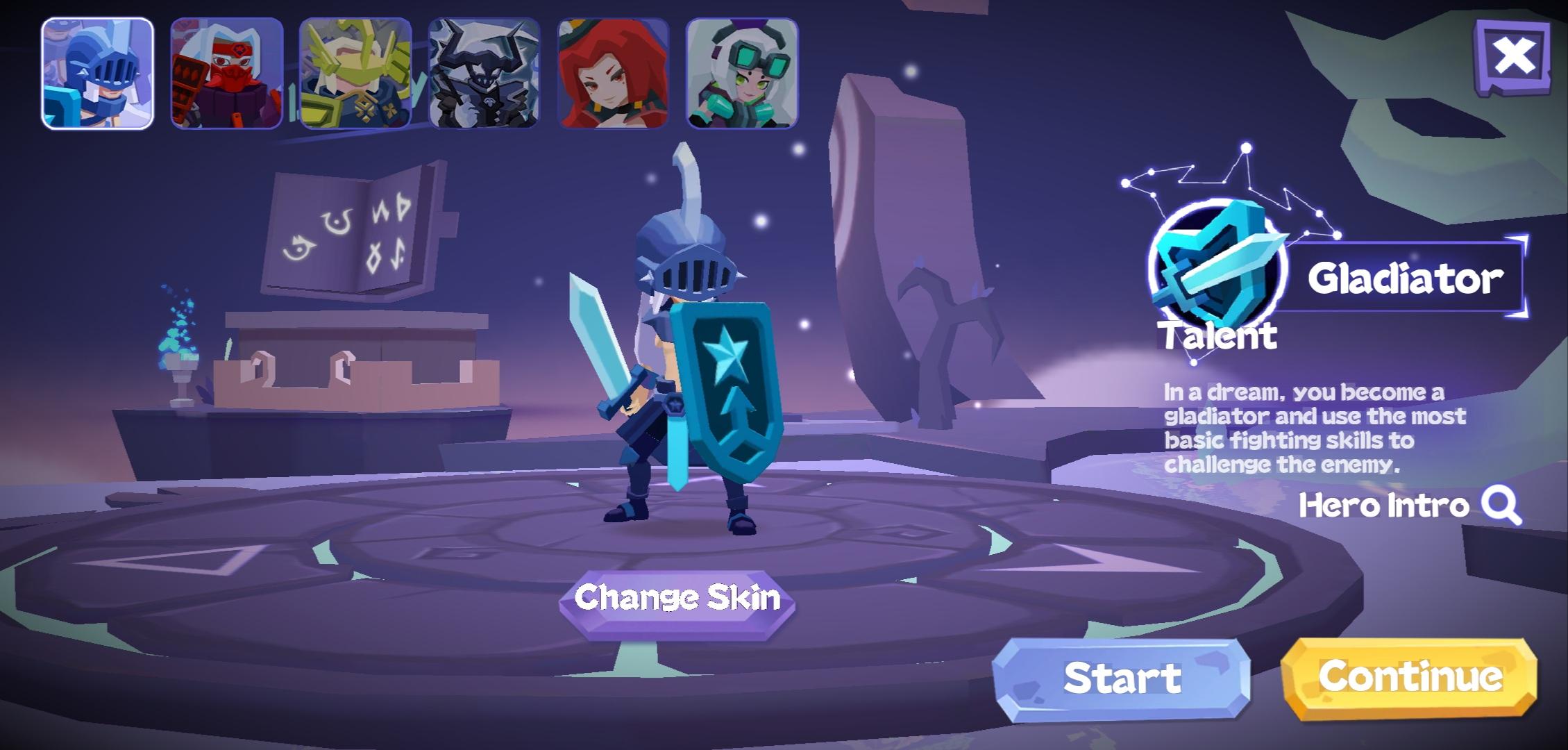
Task: Open the Hero Intro details
Action: click(1409, 506)
